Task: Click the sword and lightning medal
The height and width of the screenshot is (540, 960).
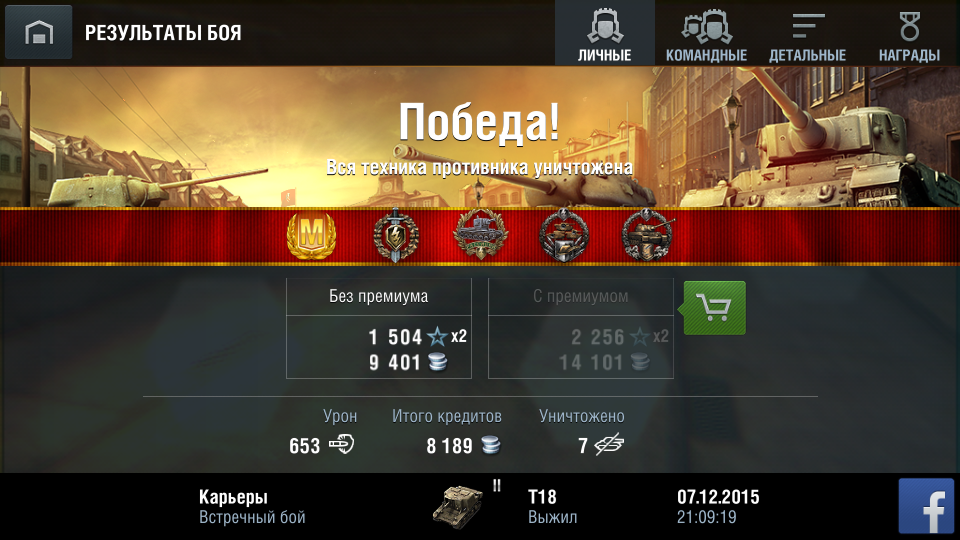Action: [394, 236]
